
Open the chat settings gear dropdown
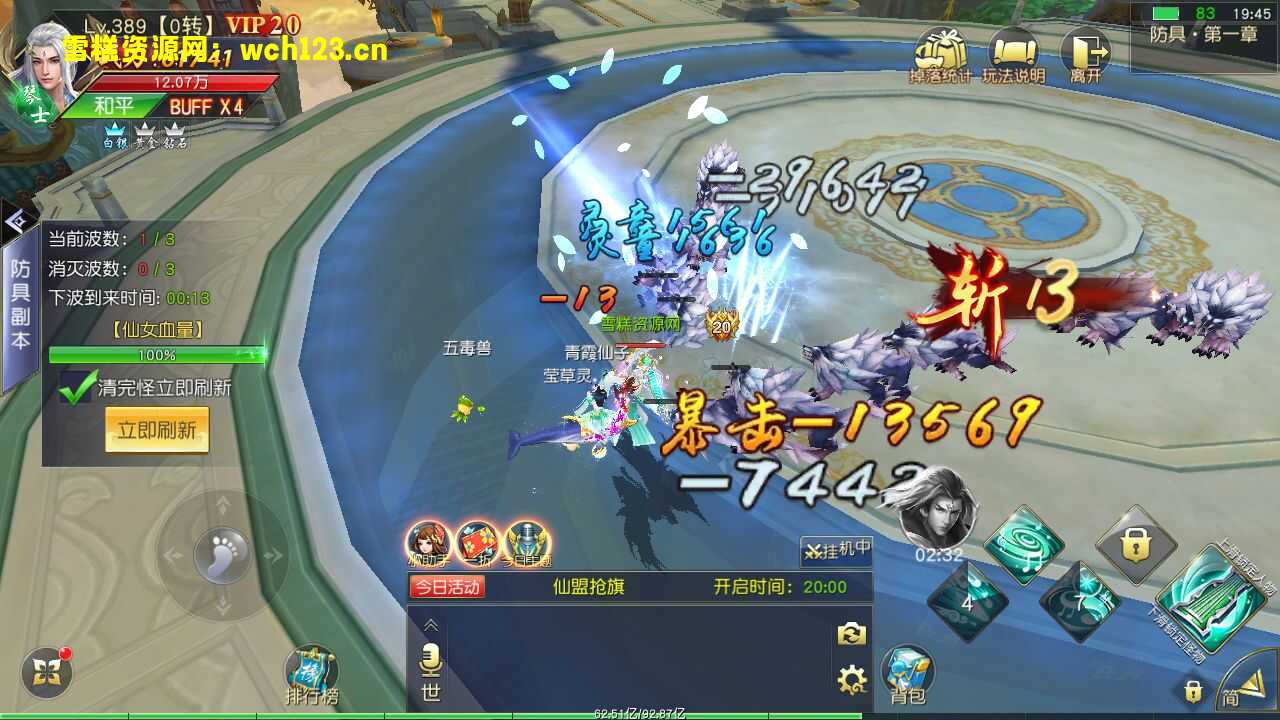851,679
